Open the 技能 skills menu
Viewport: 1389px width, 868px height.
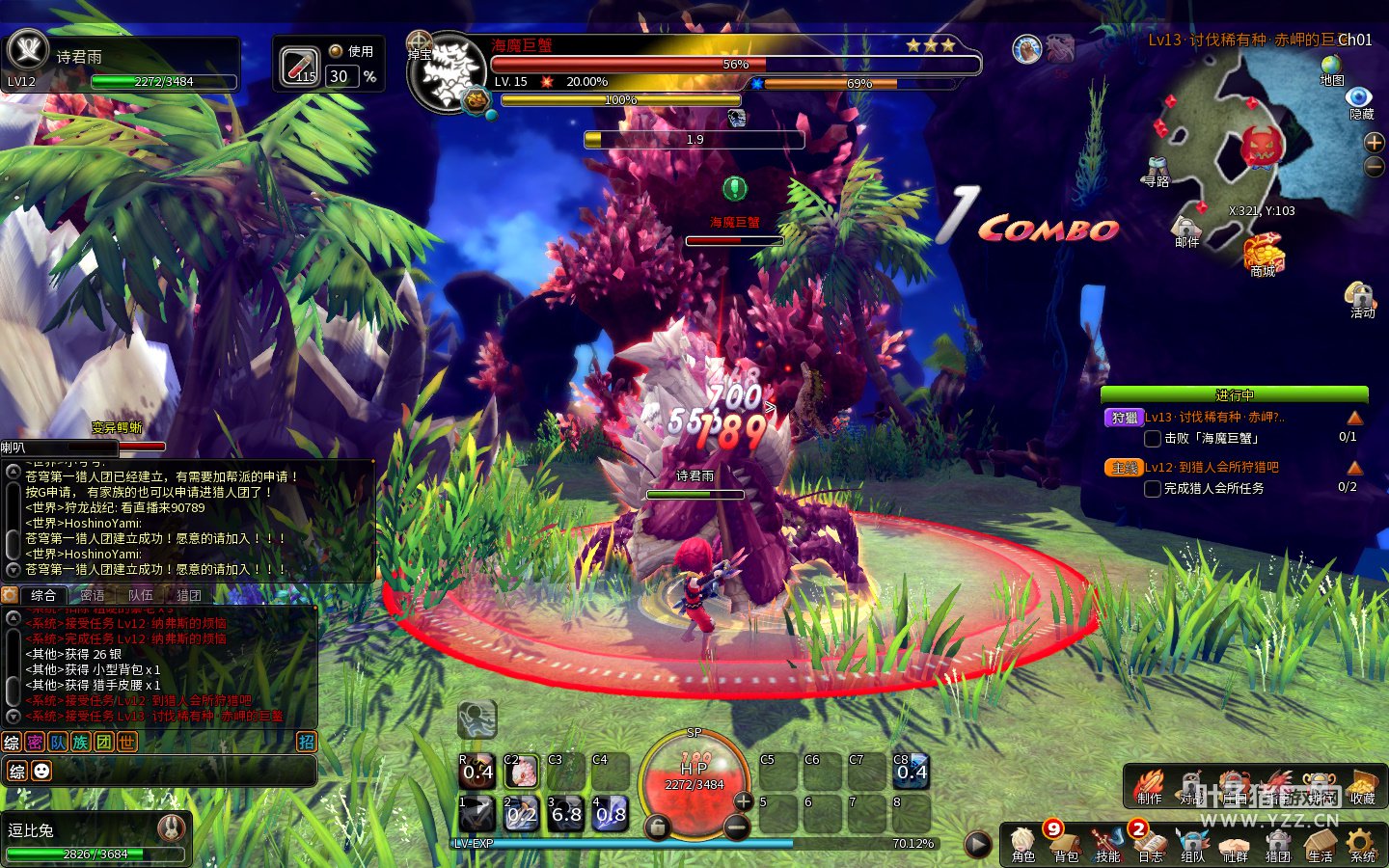pyautogui.click(x=1107, y=844)
